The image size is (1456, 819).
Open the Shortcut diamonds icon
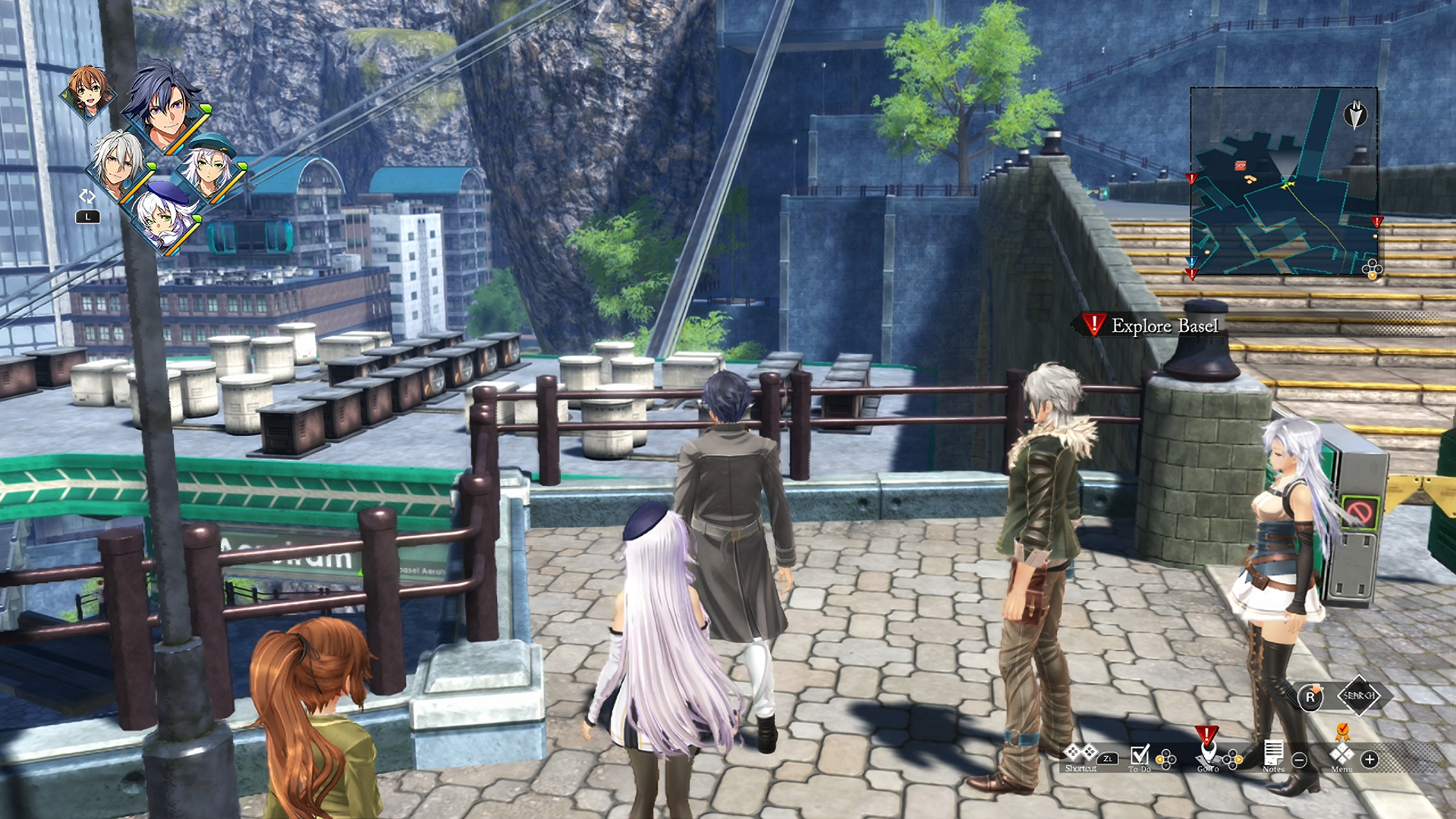pos(1080,753)
